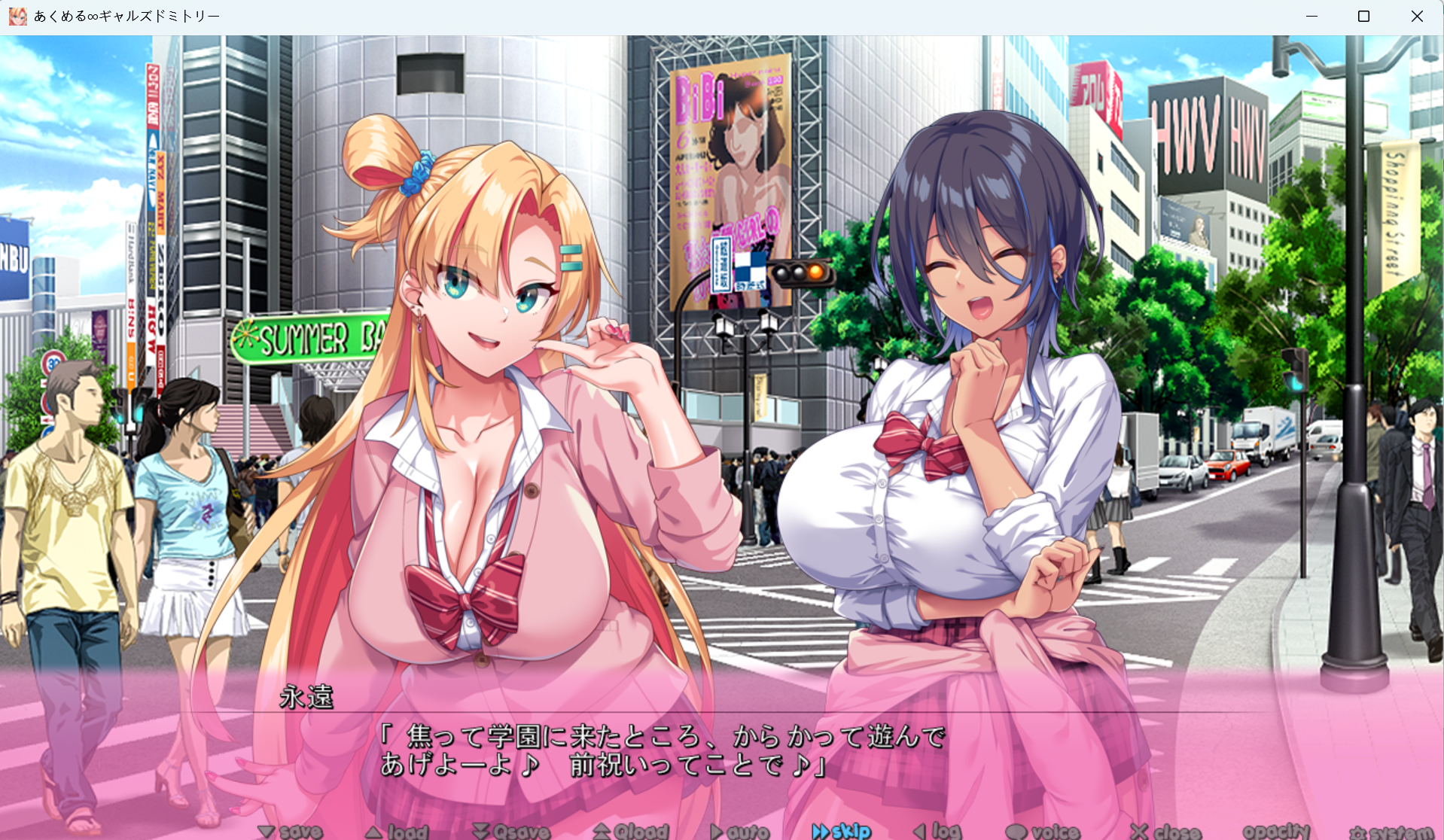
Task: Click the auto play-triangle icon
Action: tap(717, 831)
